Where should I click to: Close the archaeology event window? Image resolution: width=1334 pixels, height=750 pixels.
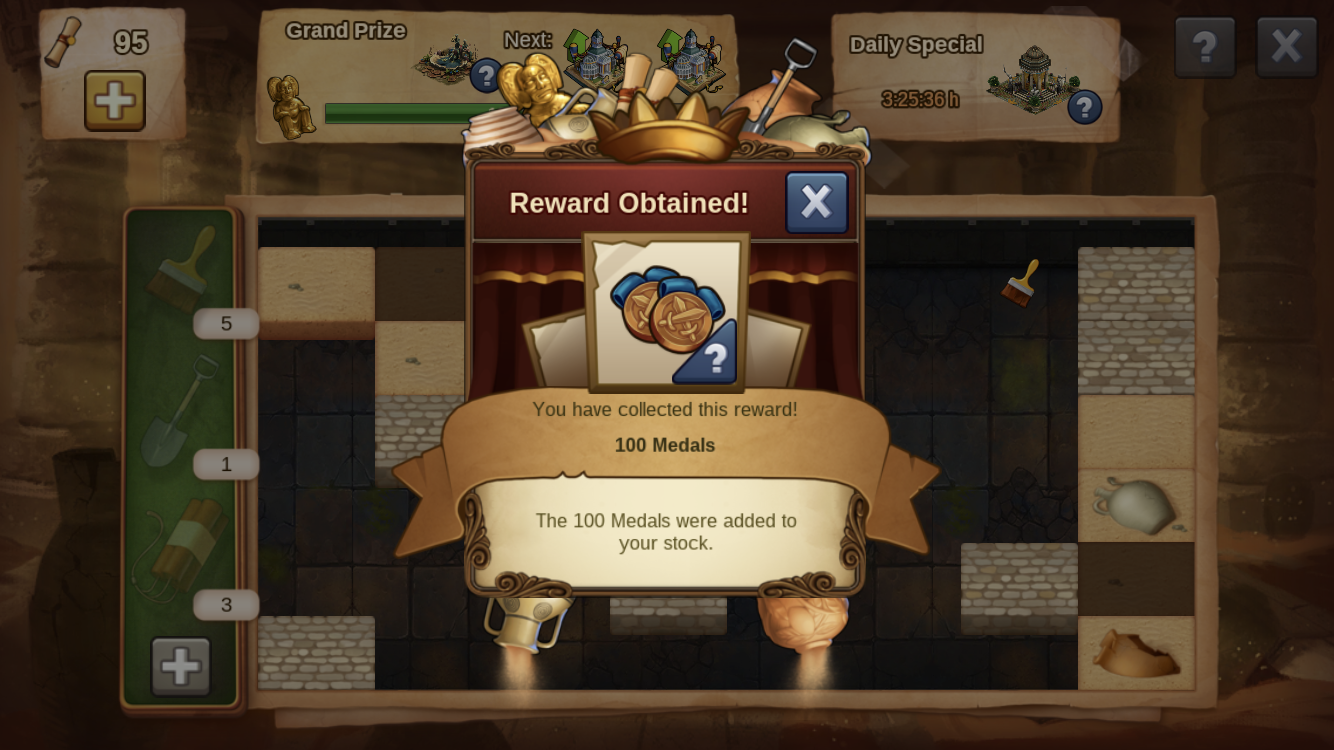tap(1286, 46)
